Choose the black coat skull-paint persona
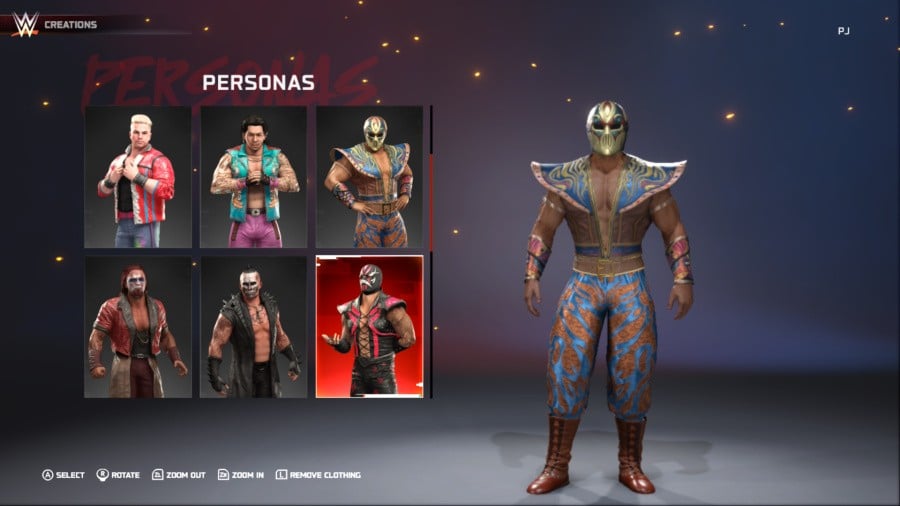The width and height of the screenshot is (900, 506). coord(253,326)
